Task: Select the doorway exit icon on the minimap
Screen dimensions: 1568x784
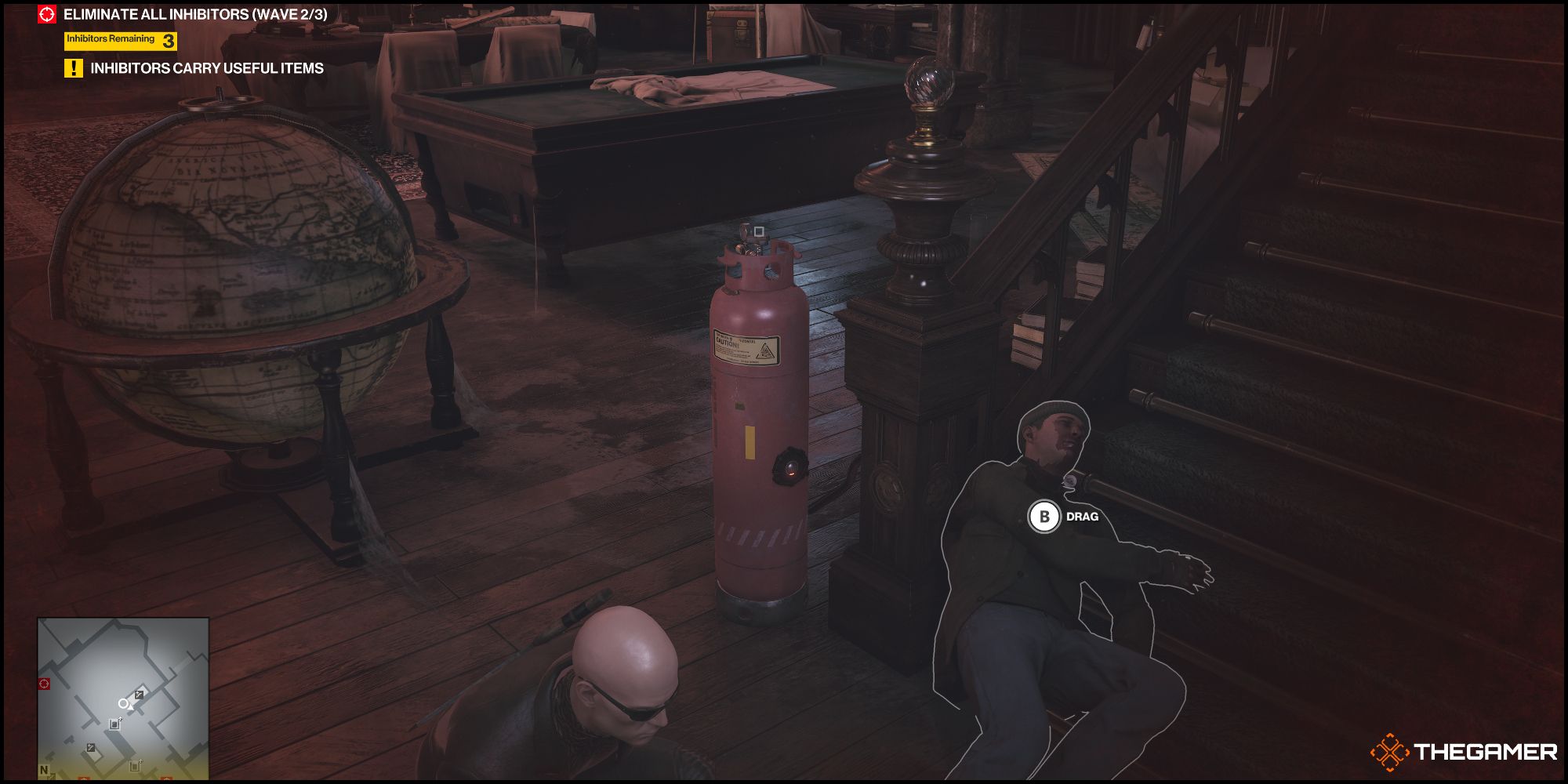Action: 114,724
